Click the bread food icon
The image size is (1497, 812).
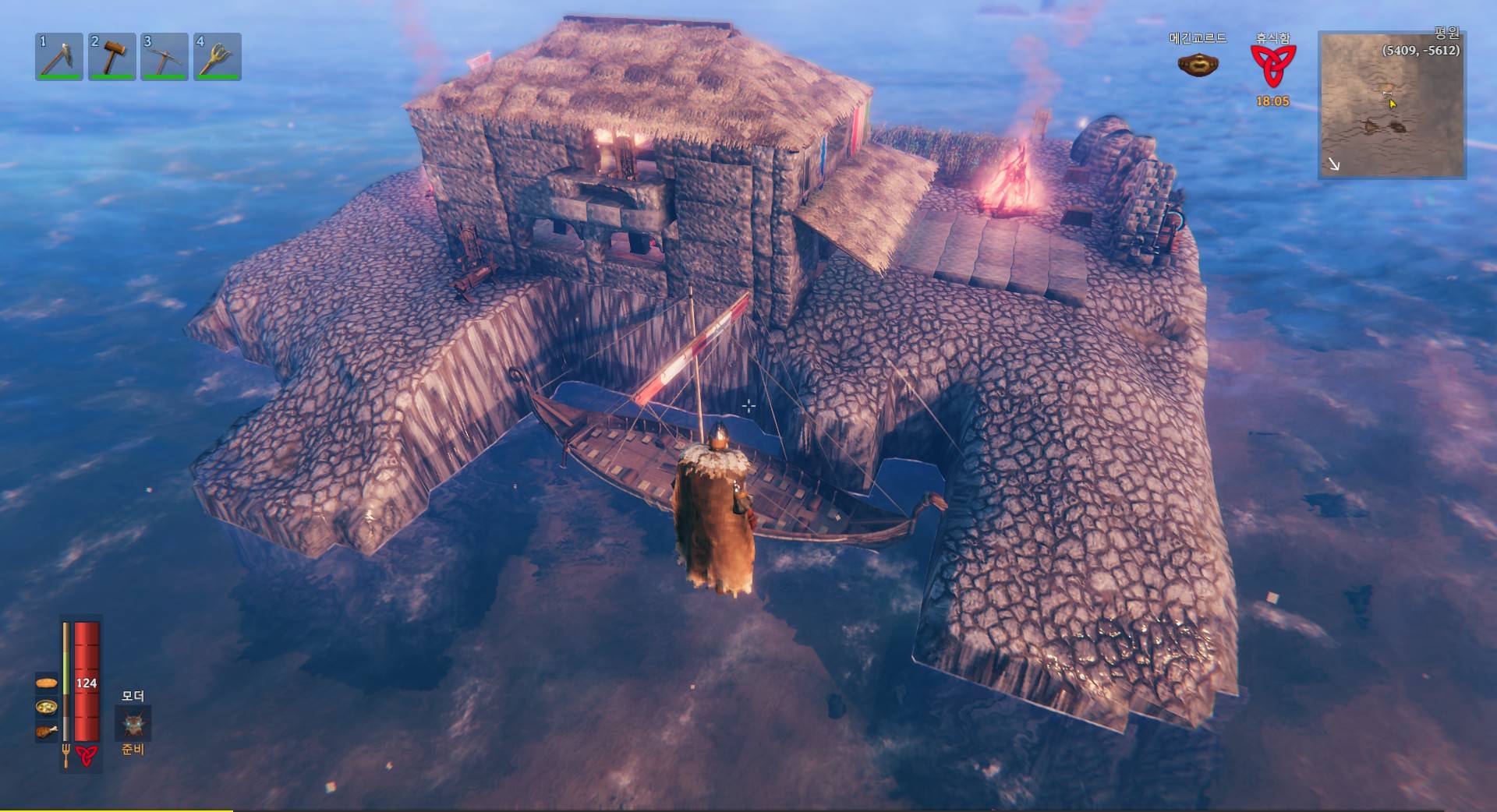tap(47, 683)
